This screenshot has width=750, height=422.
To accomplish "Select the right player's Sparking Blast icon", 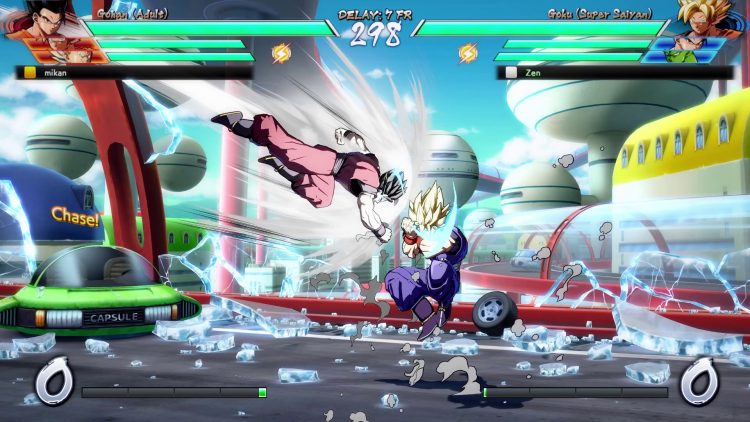I will (x=467, y=53).
